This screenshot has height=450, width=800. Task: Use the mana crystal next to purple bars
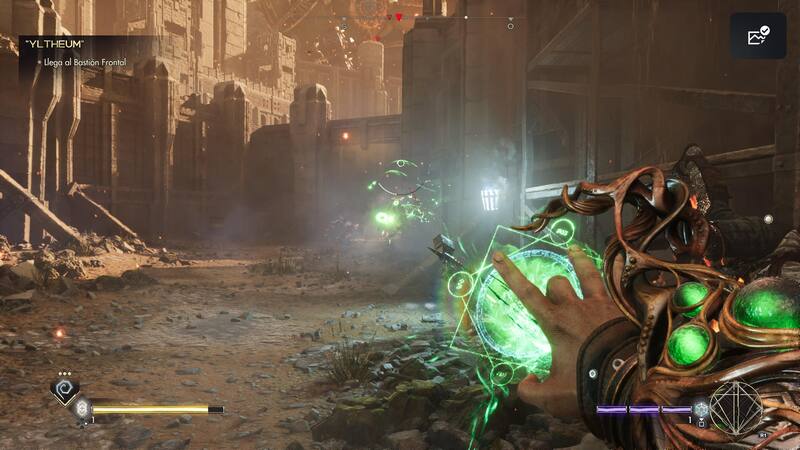coord(701,409)
